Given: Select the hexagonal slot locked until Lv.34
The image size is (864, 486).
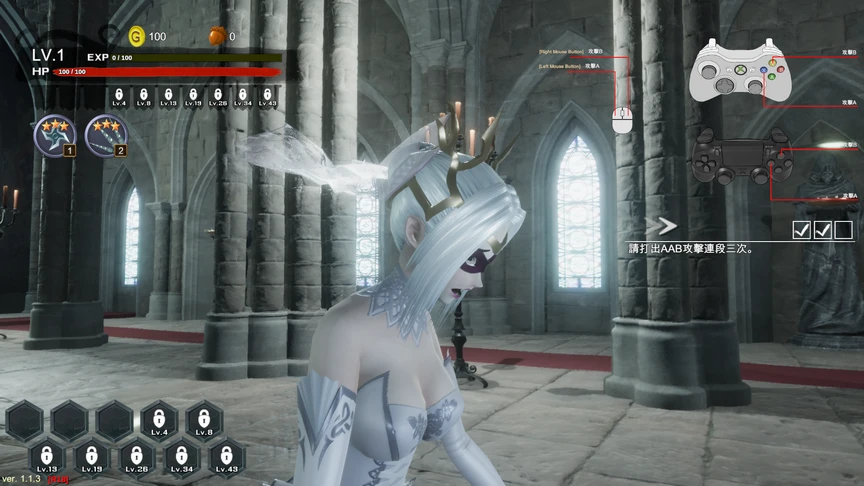Looking at the screenshot, I should [x=182, y=456].
